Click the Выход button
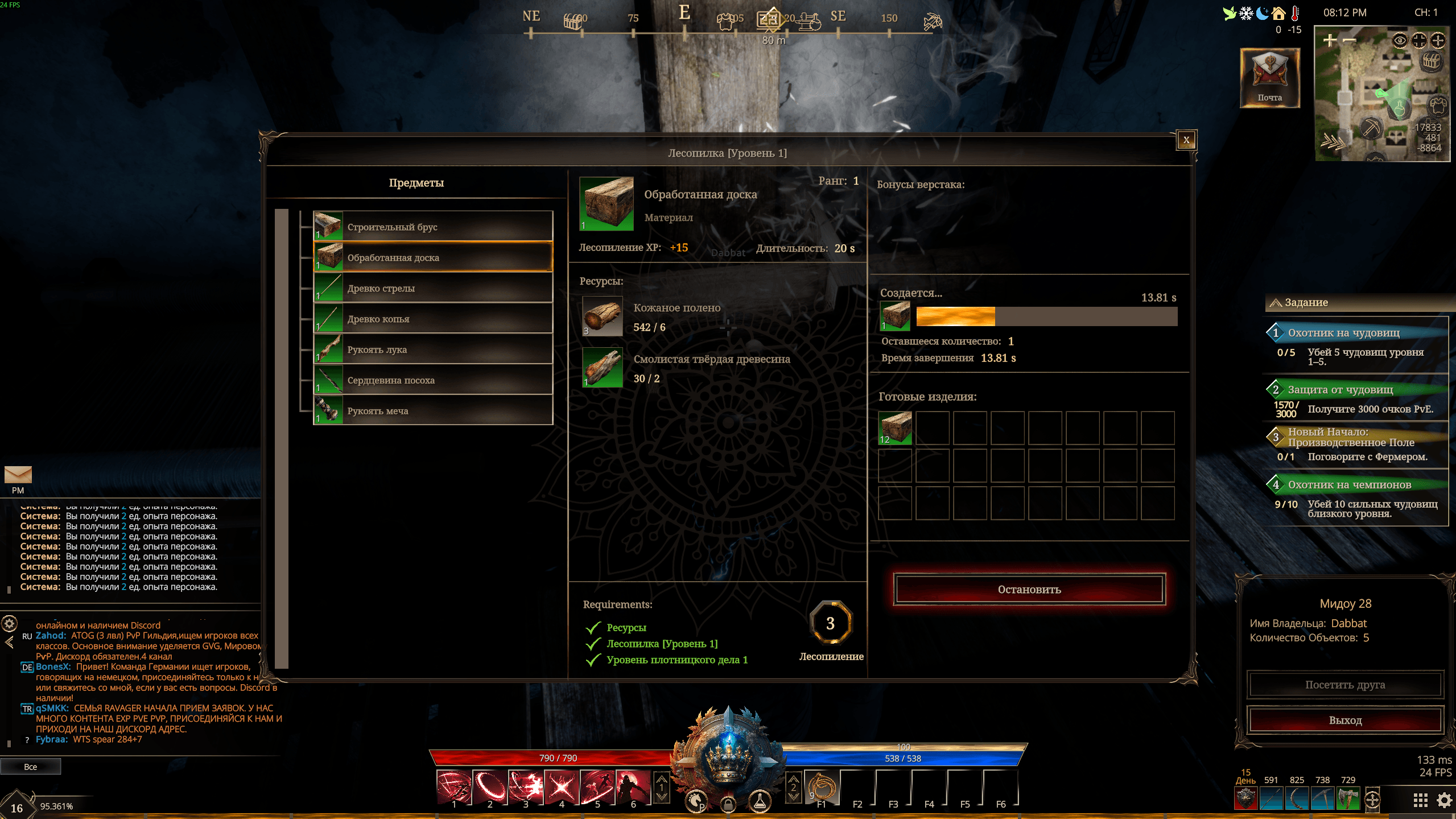 point(1345,721)
